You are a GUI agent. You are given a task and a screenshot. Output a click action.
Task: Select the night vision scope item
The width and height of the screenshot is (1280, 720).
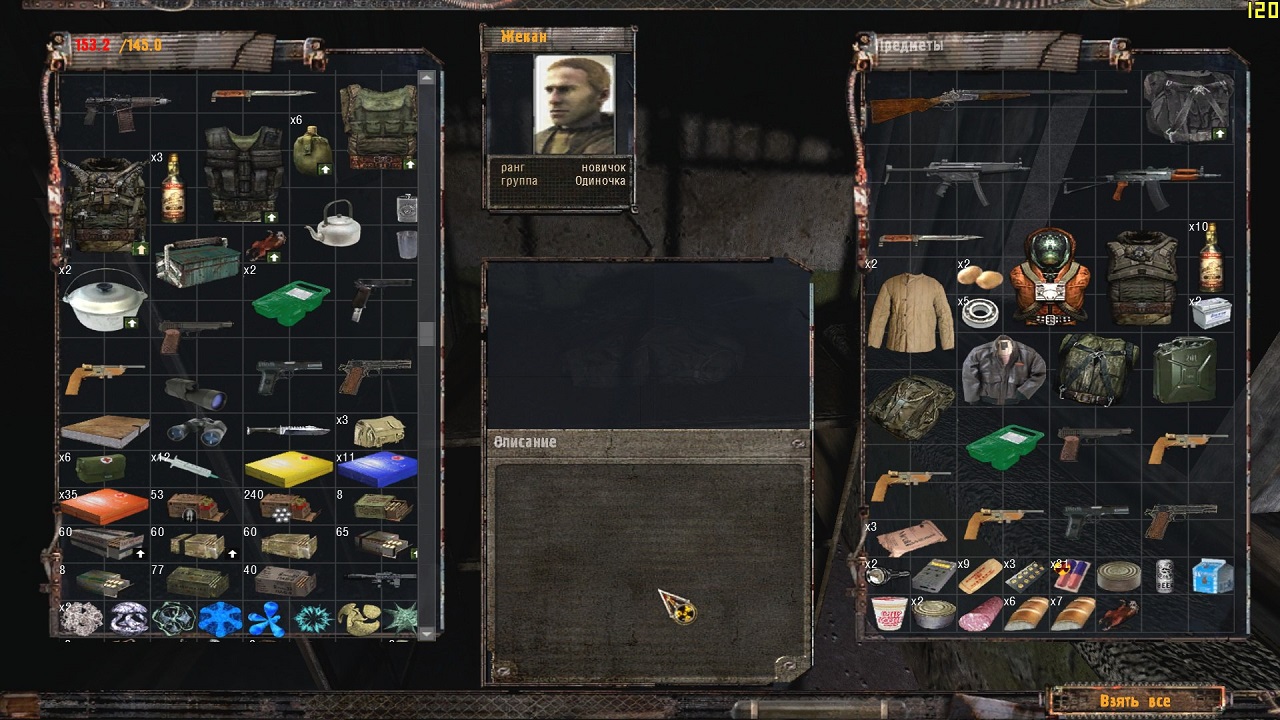pos(195,392)
